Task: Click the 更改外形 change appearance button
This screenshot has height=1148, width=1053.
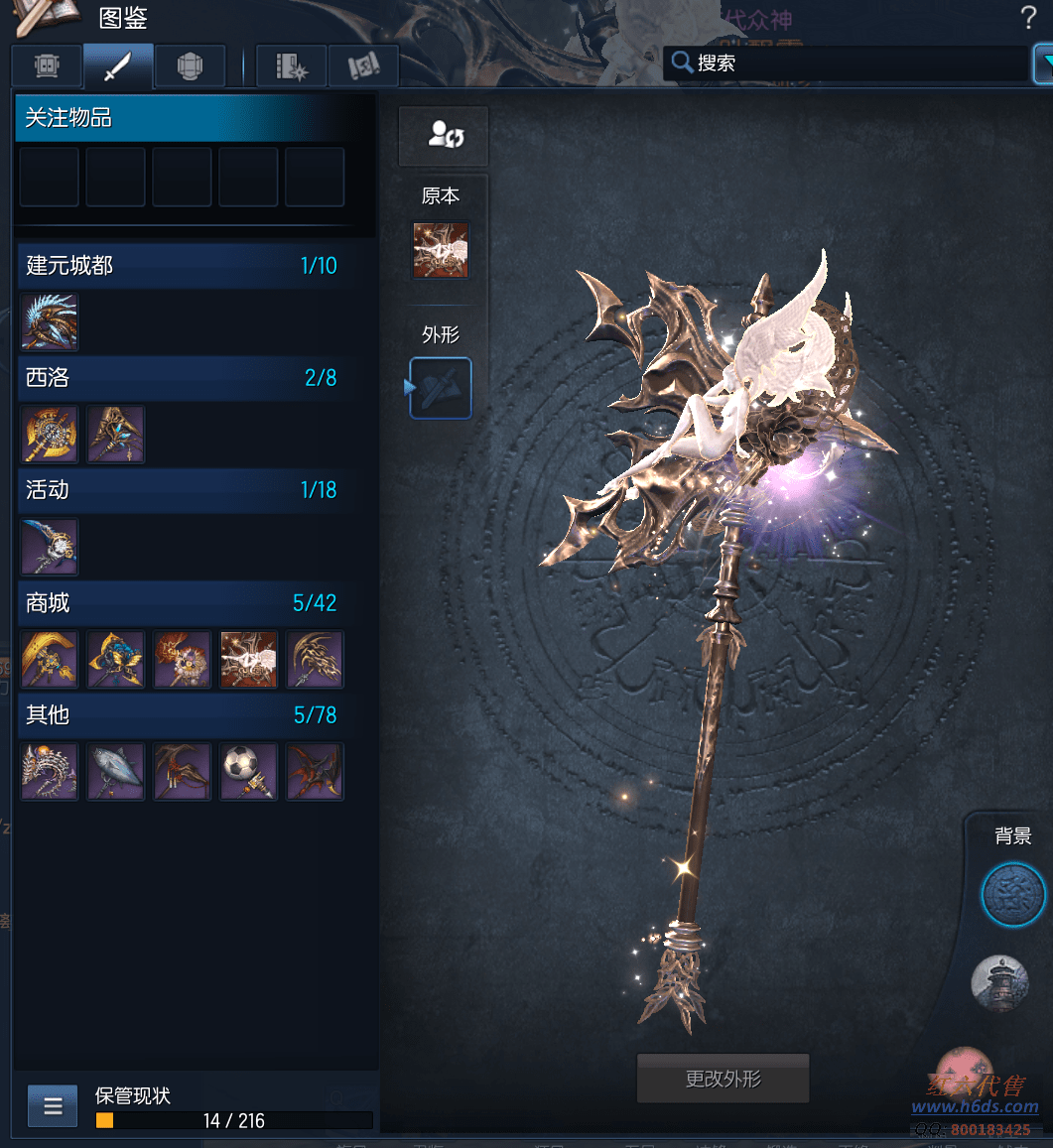Action: point(723,1079)
